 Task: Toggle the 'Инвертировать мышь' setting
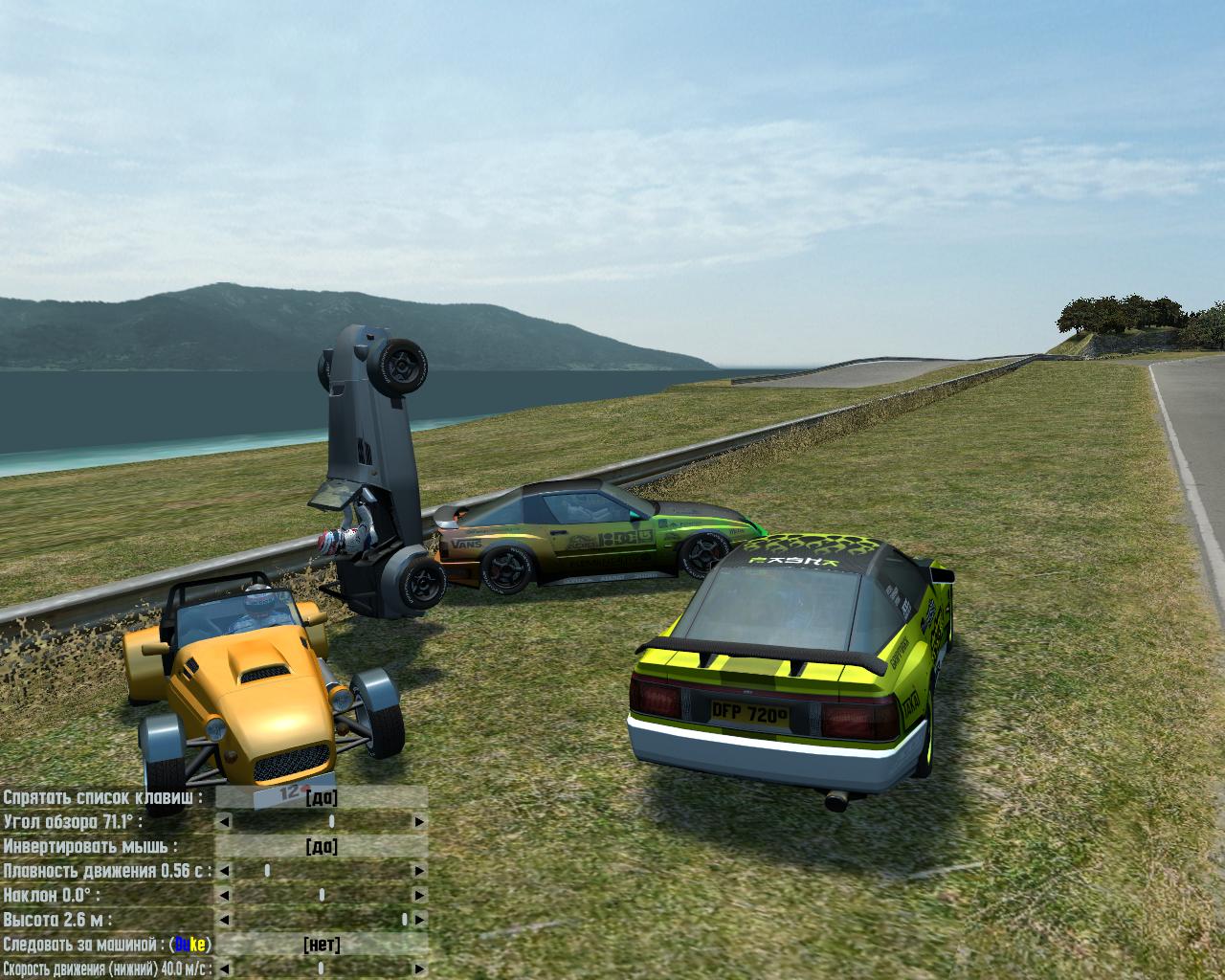pos(322,847)
